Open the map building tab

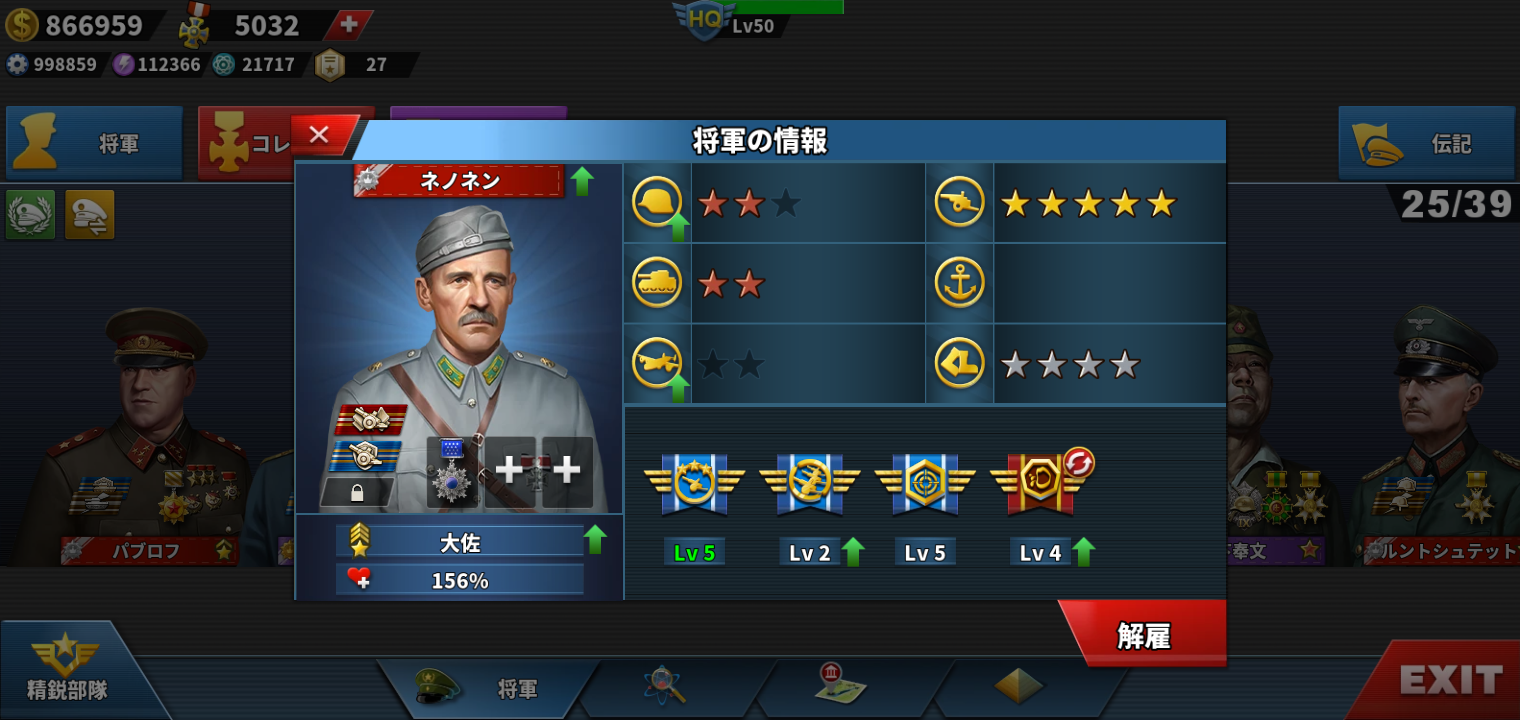[x=840, y=683]
